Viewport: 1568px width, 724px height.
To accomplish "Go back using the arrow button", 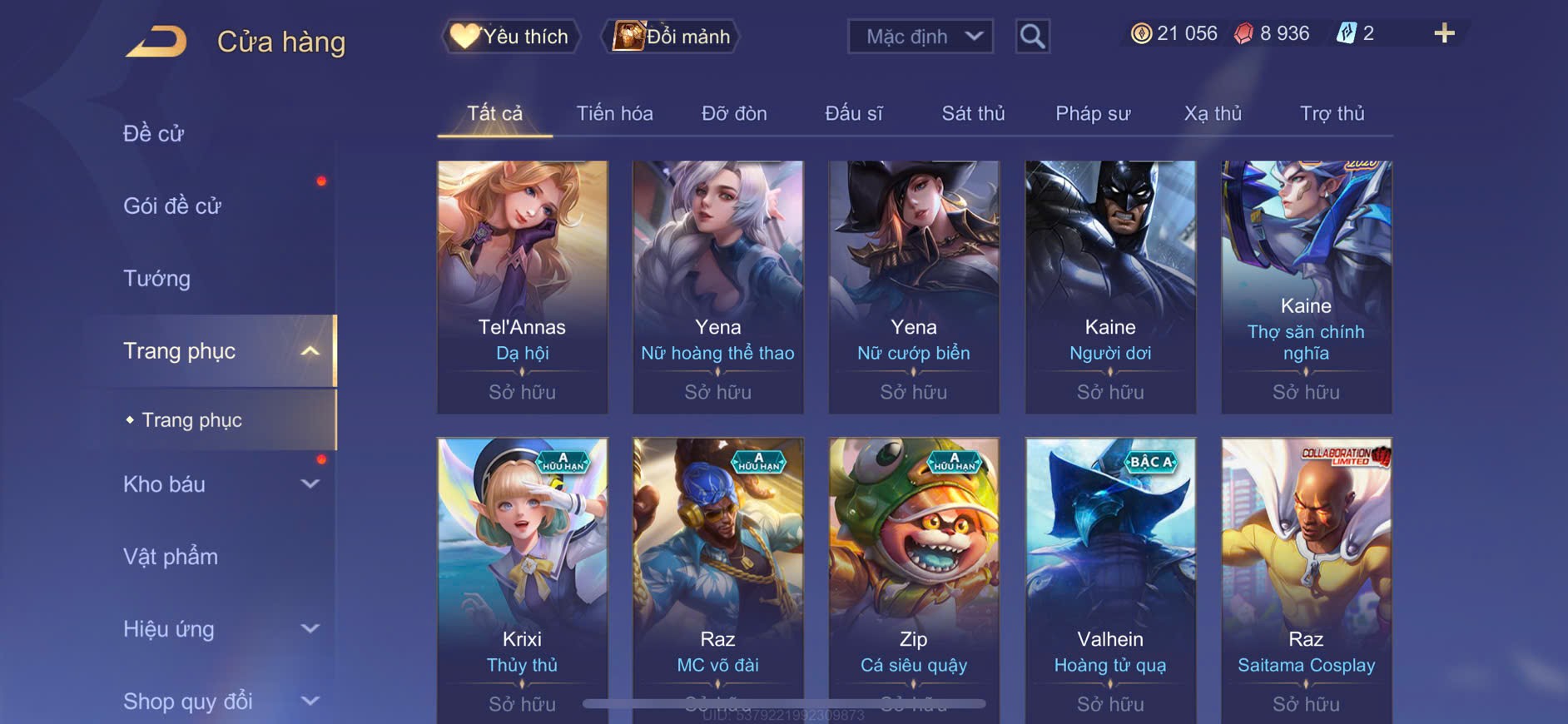I will coord(157,41).
